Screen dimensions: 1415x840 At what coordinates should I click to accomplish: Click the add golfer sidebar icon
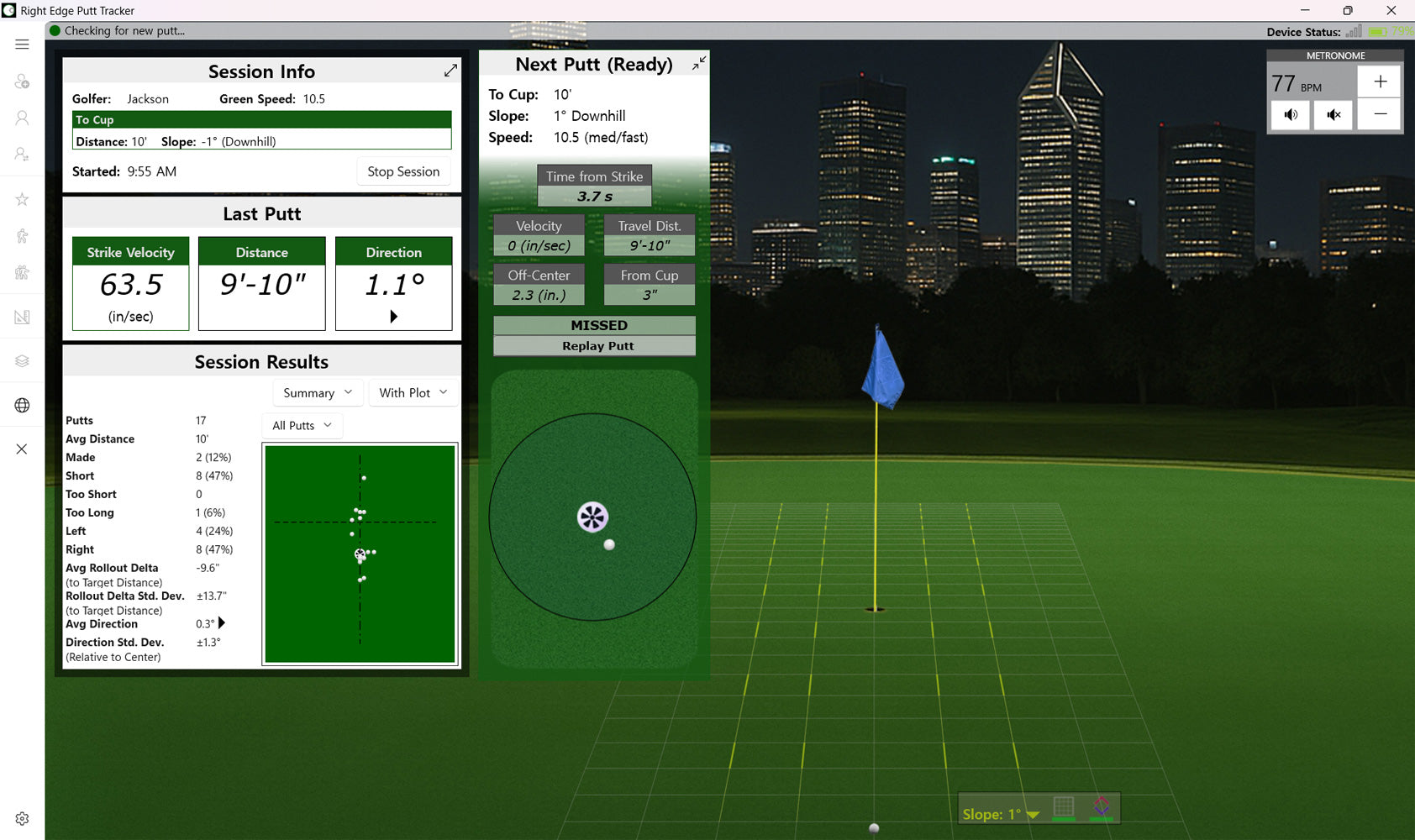pos(22,81)
